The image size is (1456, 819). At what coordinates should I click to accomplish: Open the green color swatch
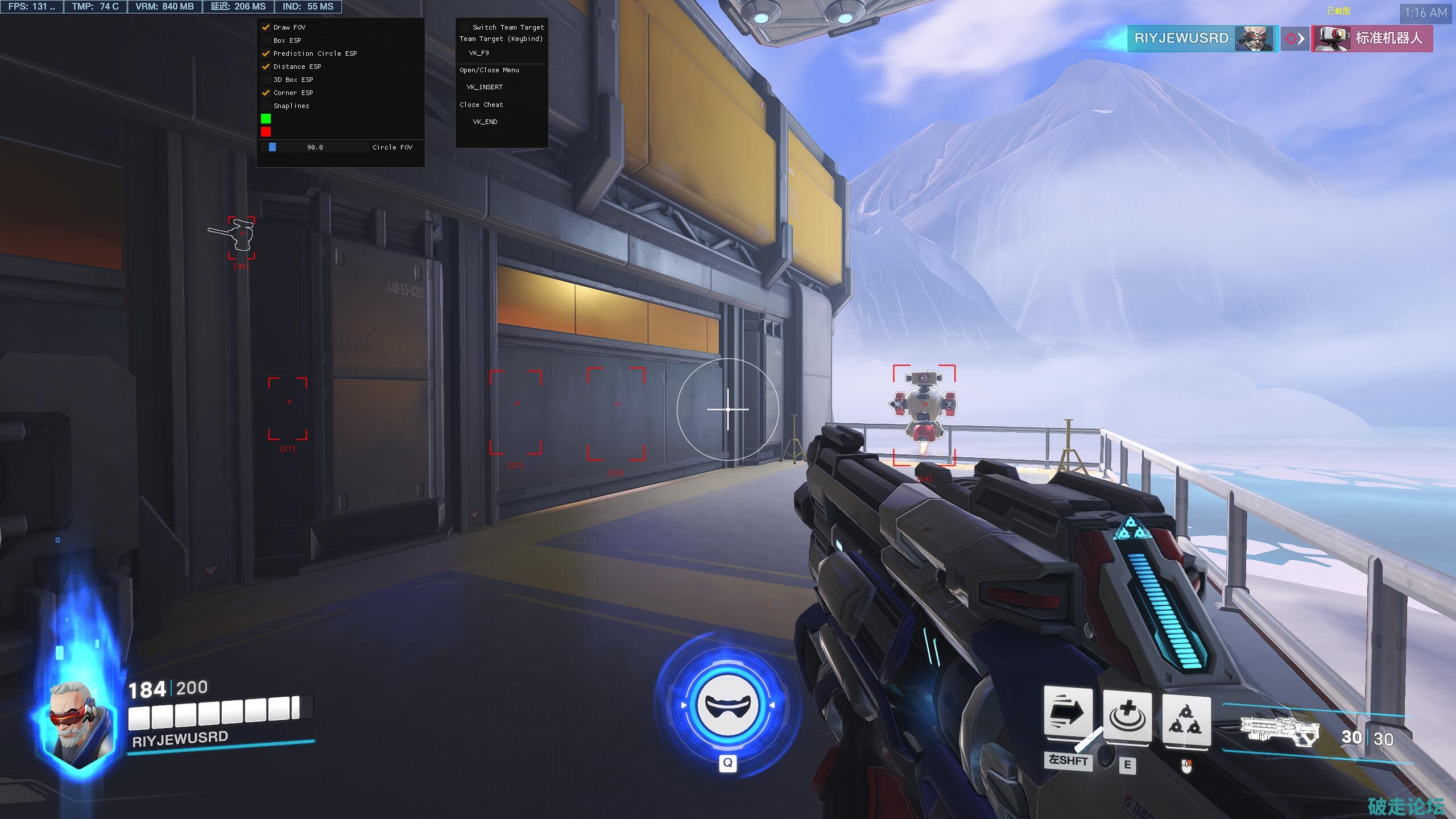pyautogui.click(x=266, y=119)
